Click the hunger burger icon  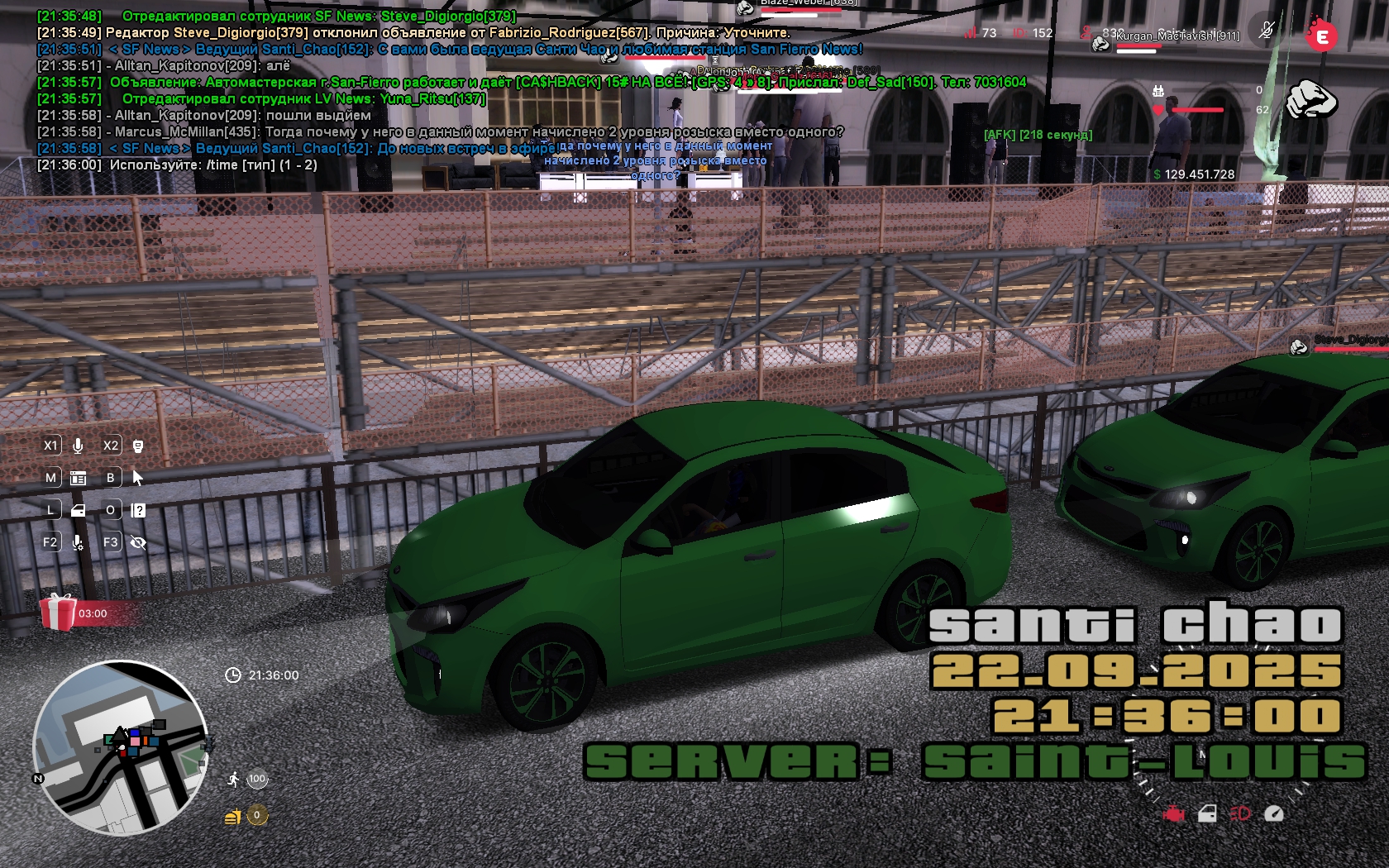(x=233, y=817)
